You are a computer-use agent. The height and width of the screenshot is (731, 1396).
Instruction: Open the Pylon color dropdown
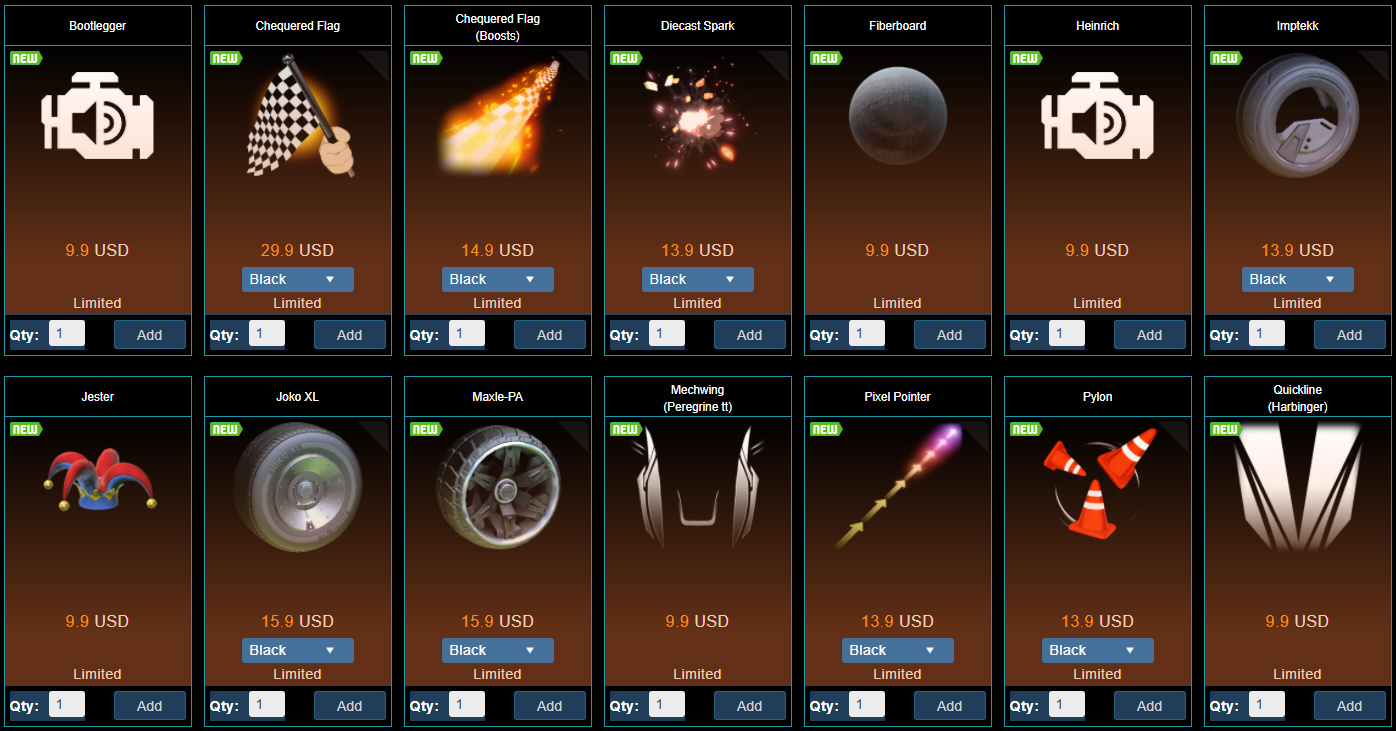pos(1097,651)
